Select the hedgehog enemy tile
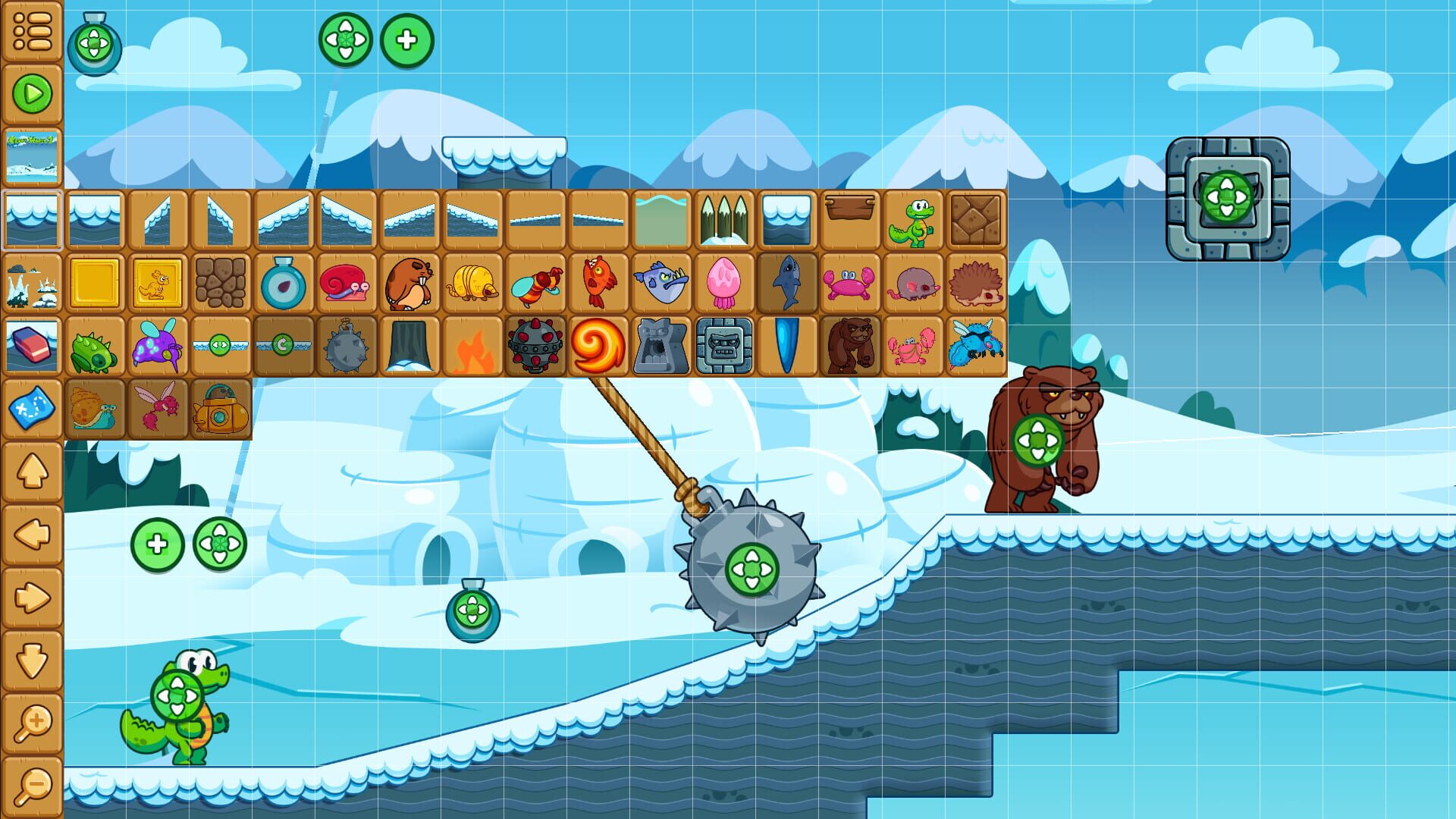This screenshot has width=1456, height=819. [x=977, y=284]
